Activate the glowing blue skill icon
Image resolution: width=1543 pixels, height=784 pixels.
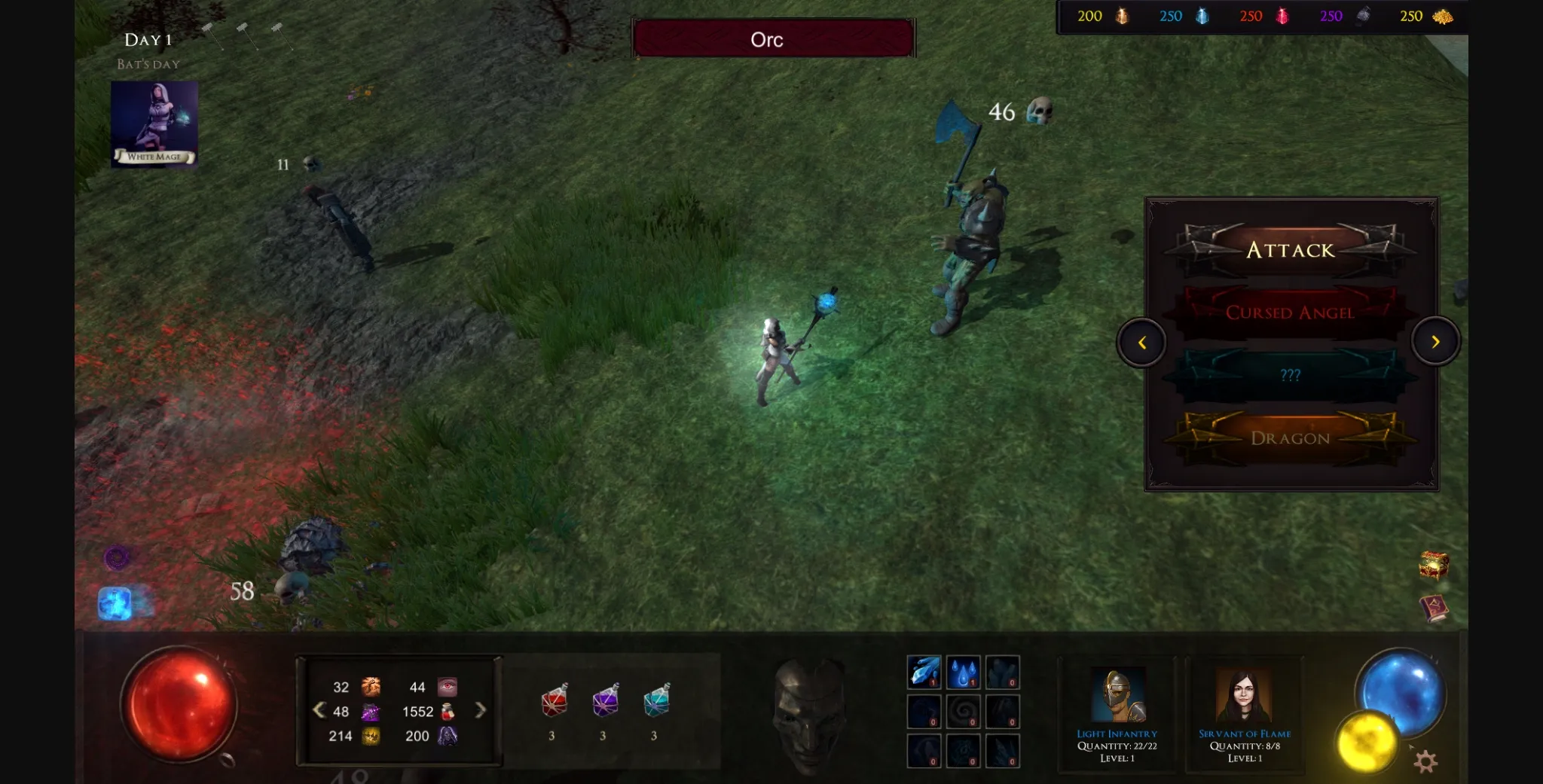pyautogui.click(x=115, y=603)
